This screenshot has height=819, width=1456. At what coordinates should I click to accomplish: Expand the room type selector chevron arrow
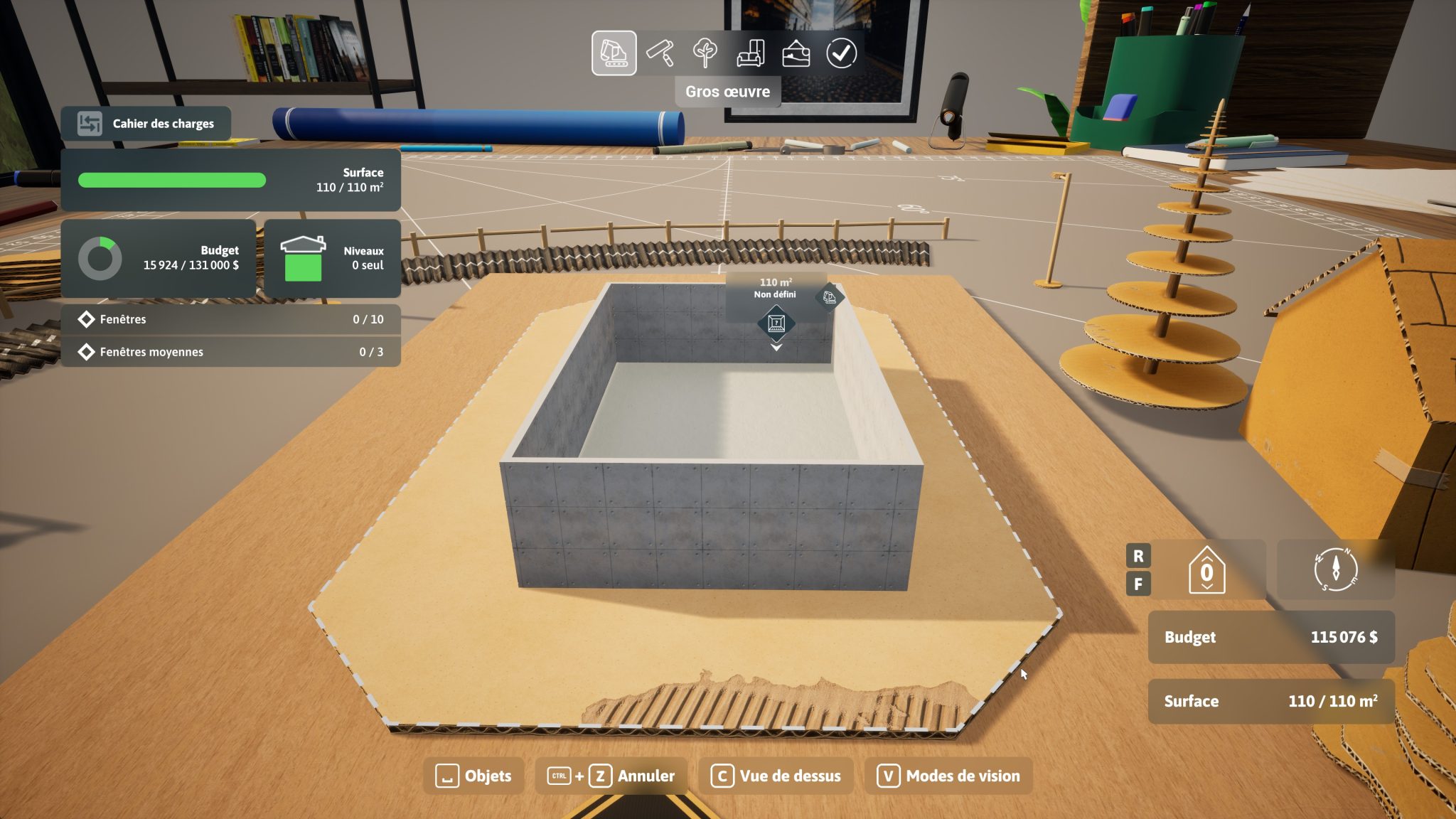coord(775,348)
